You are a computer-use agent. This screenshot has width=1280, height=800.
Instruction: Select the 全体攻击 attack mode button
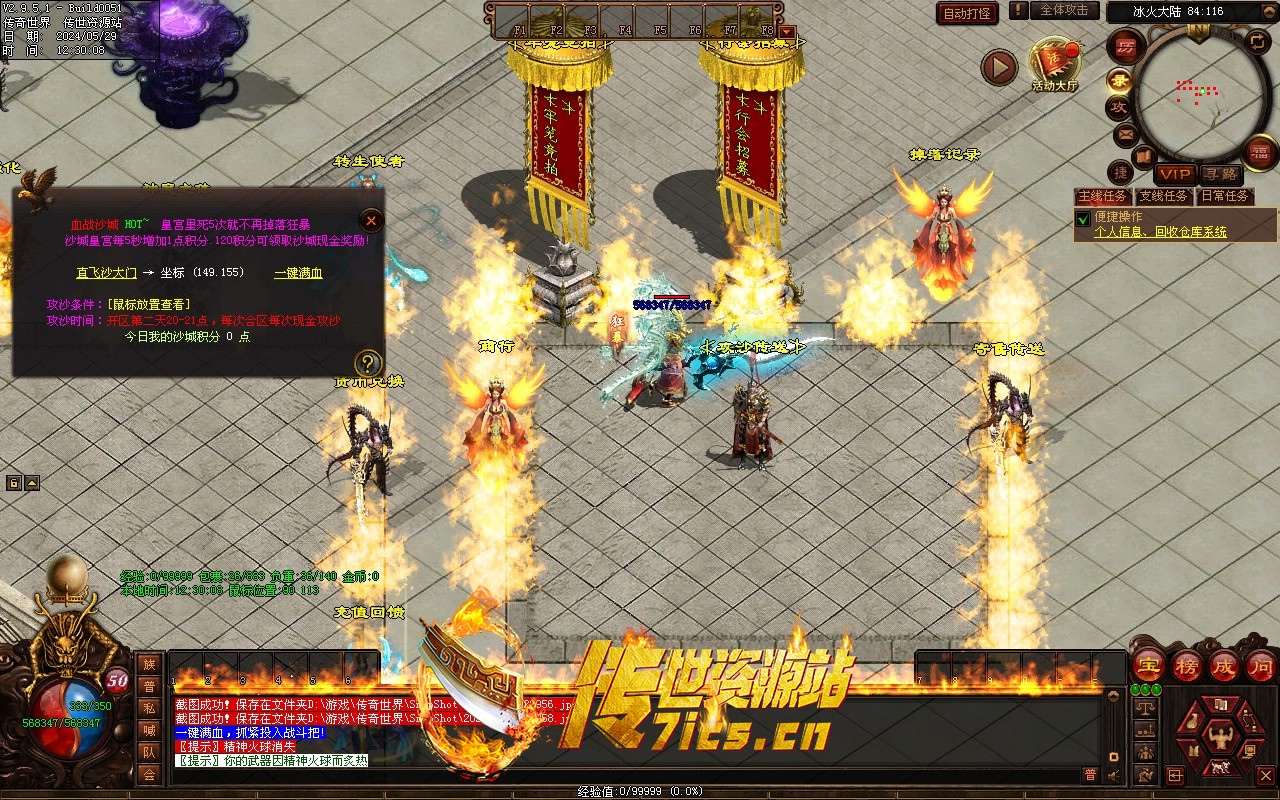(1063, 10)
